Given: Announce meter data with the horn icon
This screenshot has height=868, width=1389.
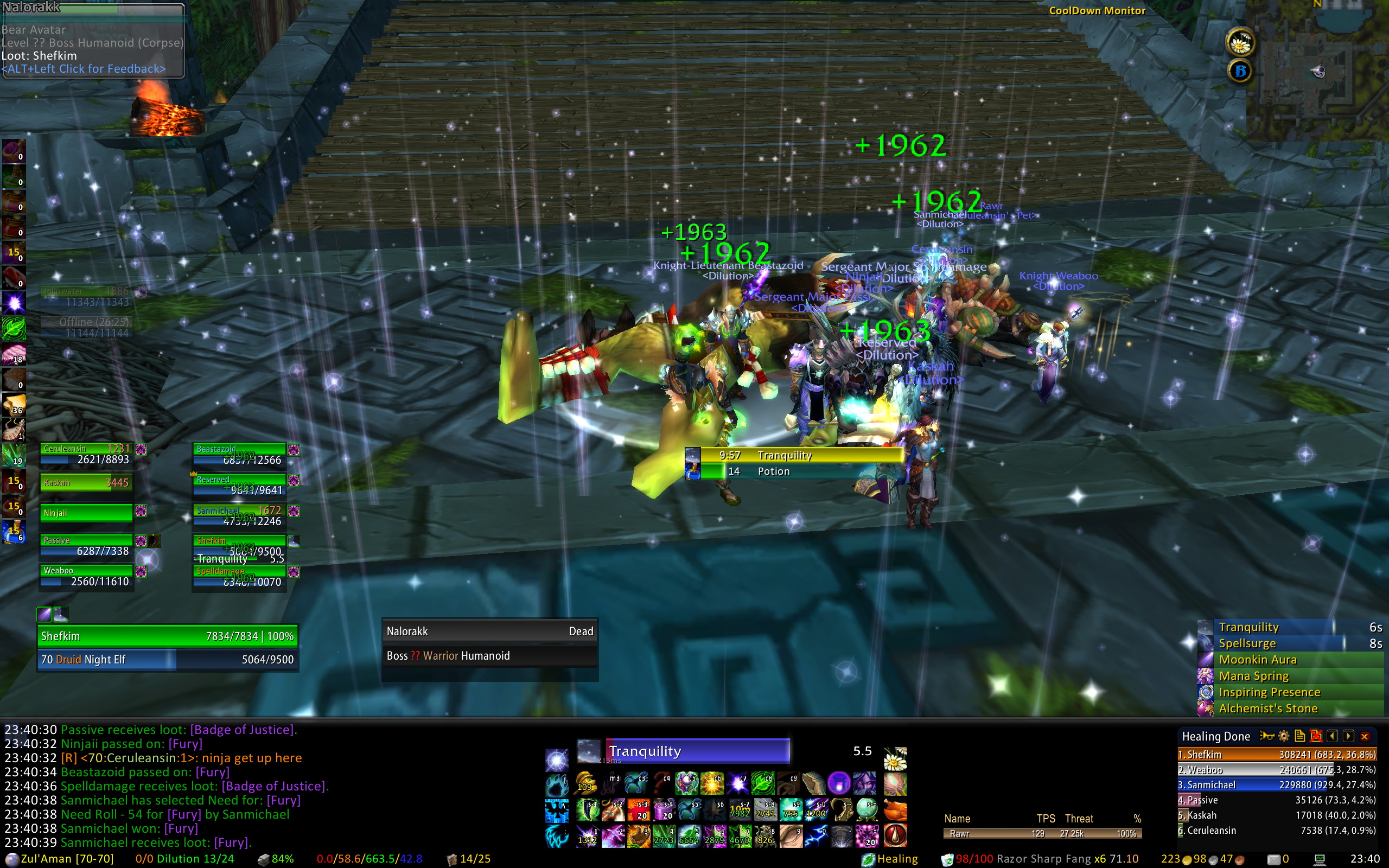Looking at the screenshot, I should coord(1267,736).
